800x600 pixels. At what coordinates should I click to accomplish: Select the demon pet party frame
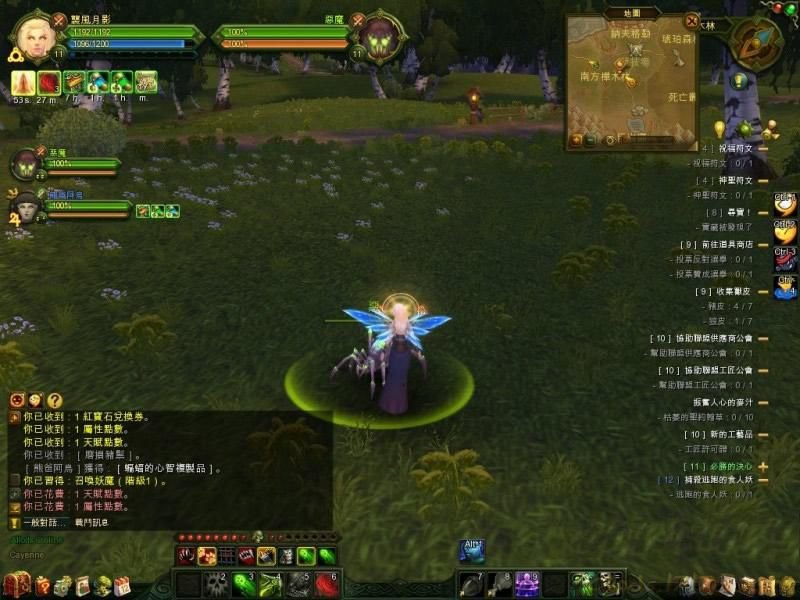point(26,164)
